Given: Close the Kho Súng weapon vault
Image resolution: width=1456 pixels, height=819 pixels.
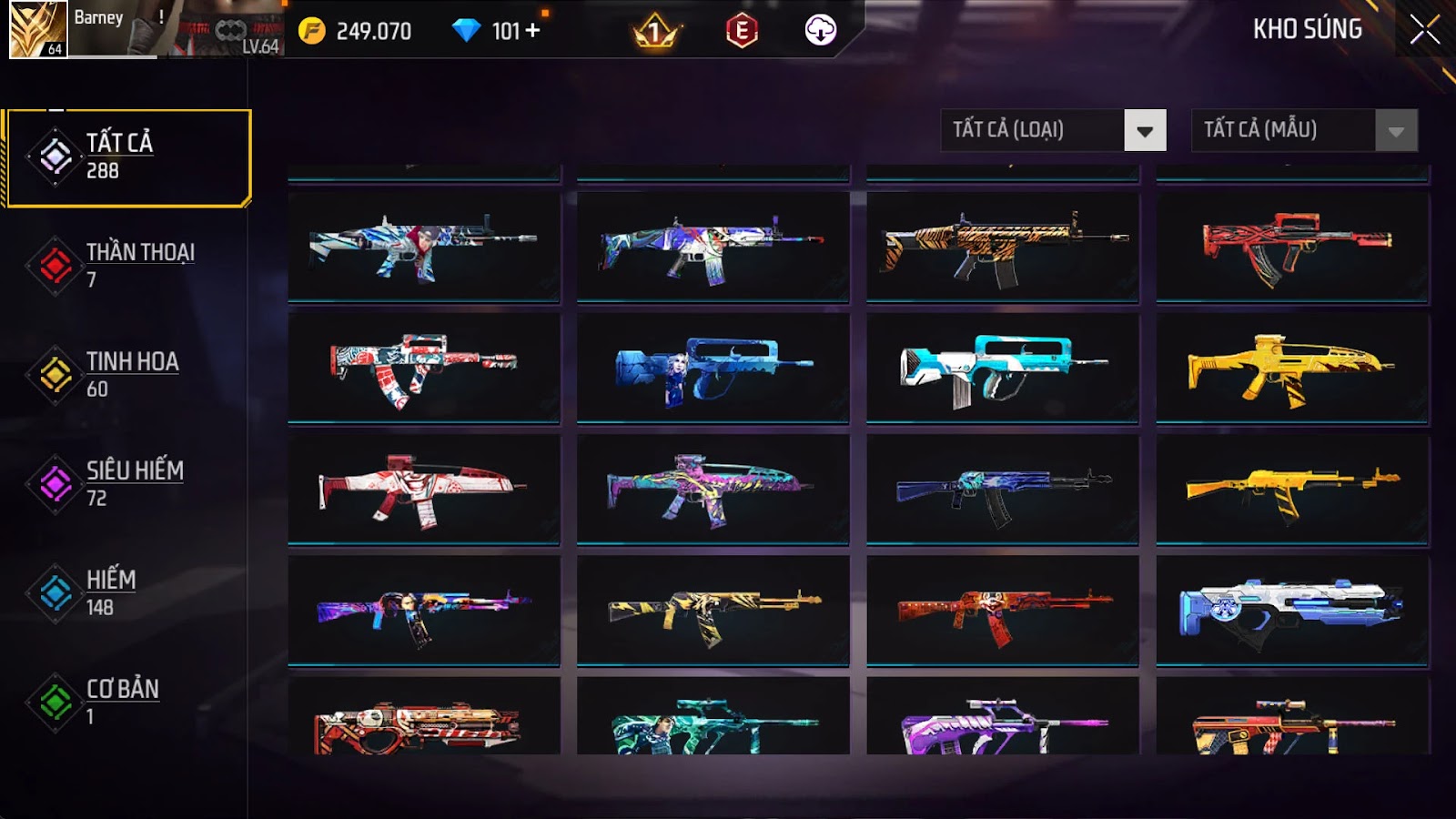Looking at the screenshot, I should point(1424,30).
